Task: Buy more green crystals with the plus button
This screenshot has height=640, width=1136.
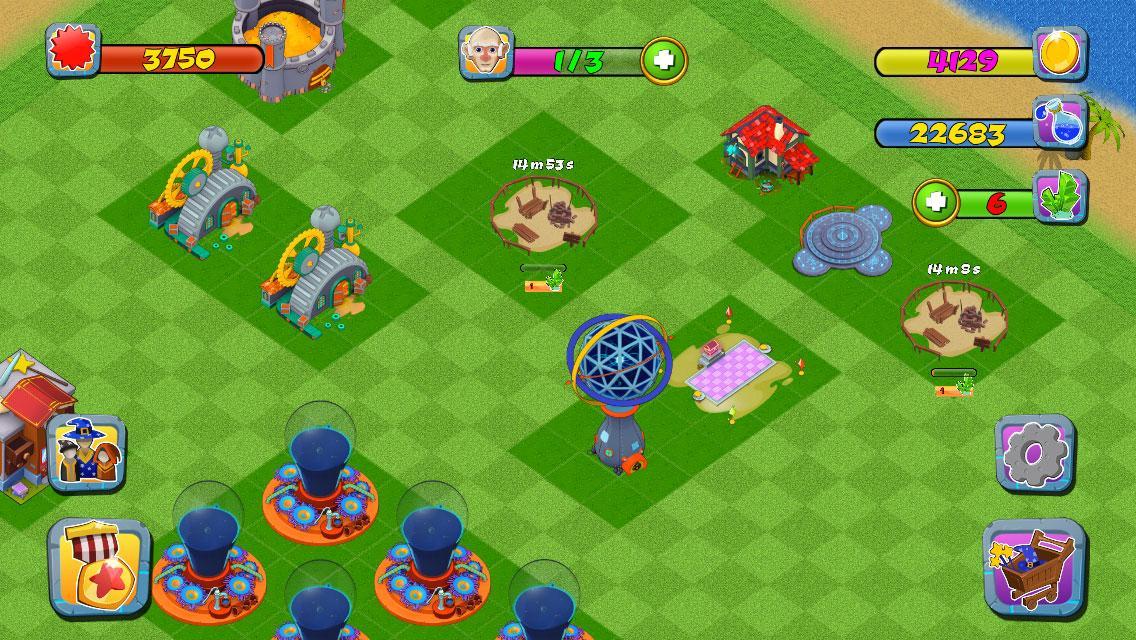Action: (x=936, y=201)
